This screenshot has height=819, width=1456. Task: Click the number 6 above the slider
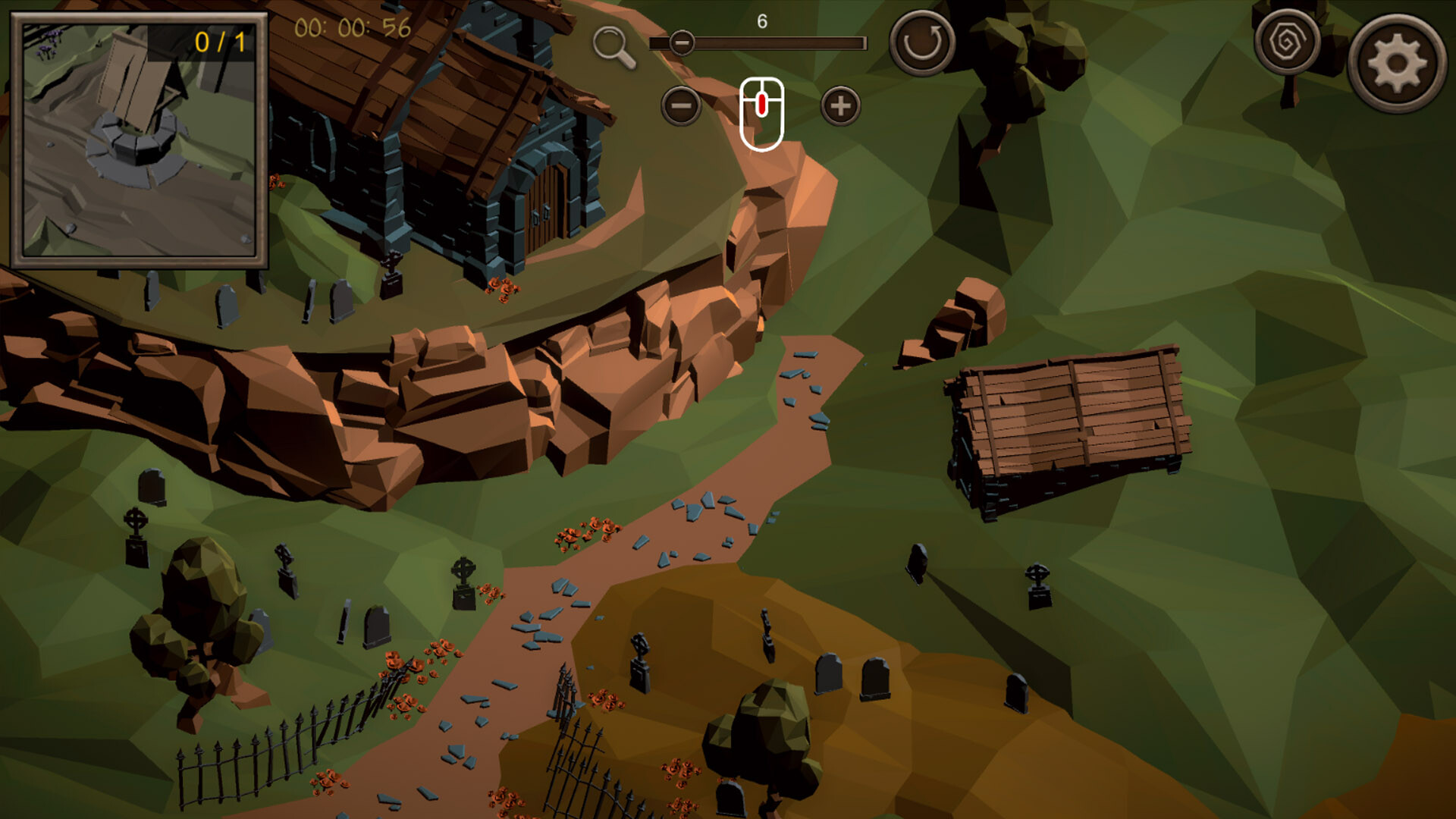[761, 22]
